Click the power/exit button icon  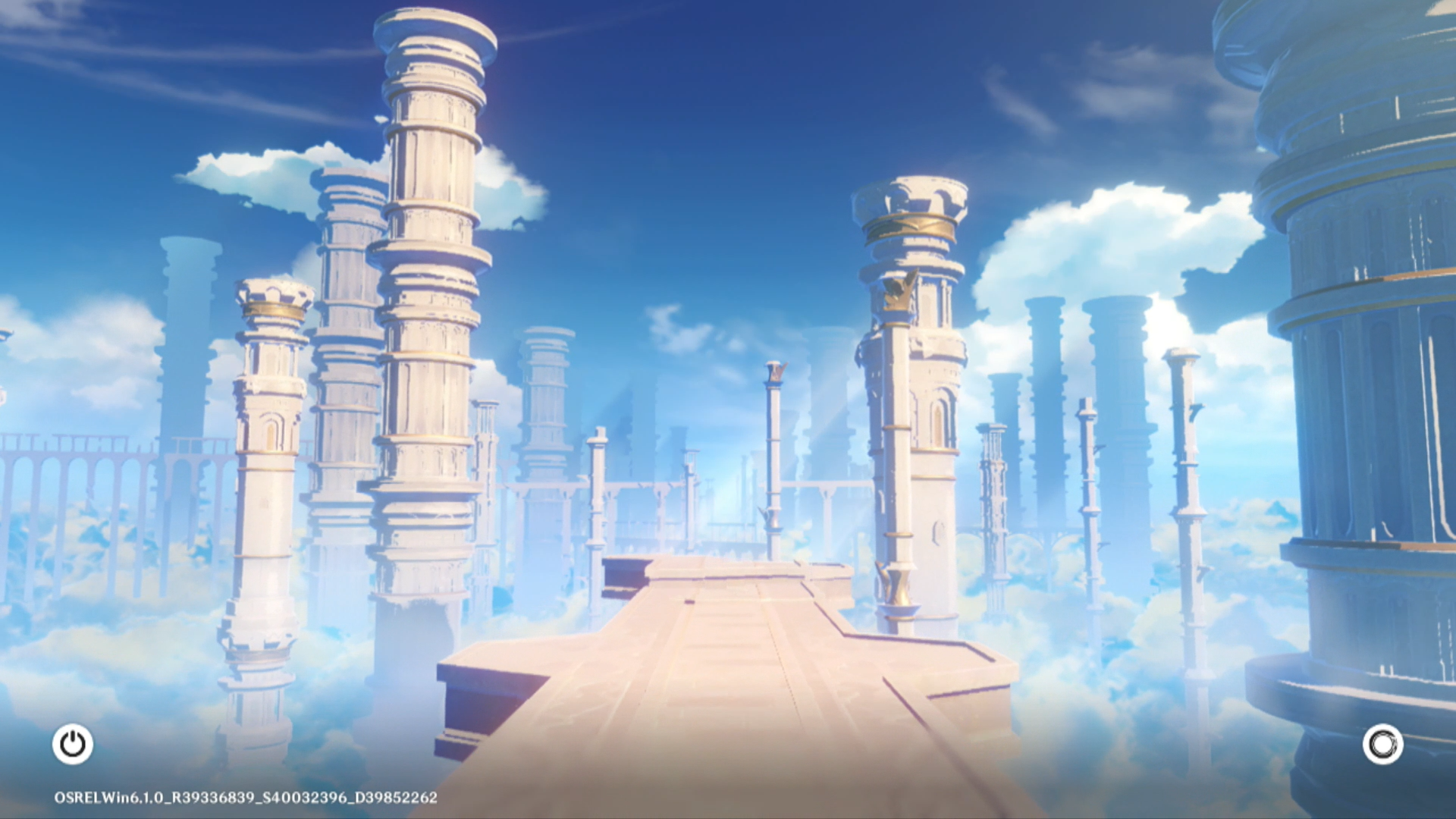tap(73, 744)
